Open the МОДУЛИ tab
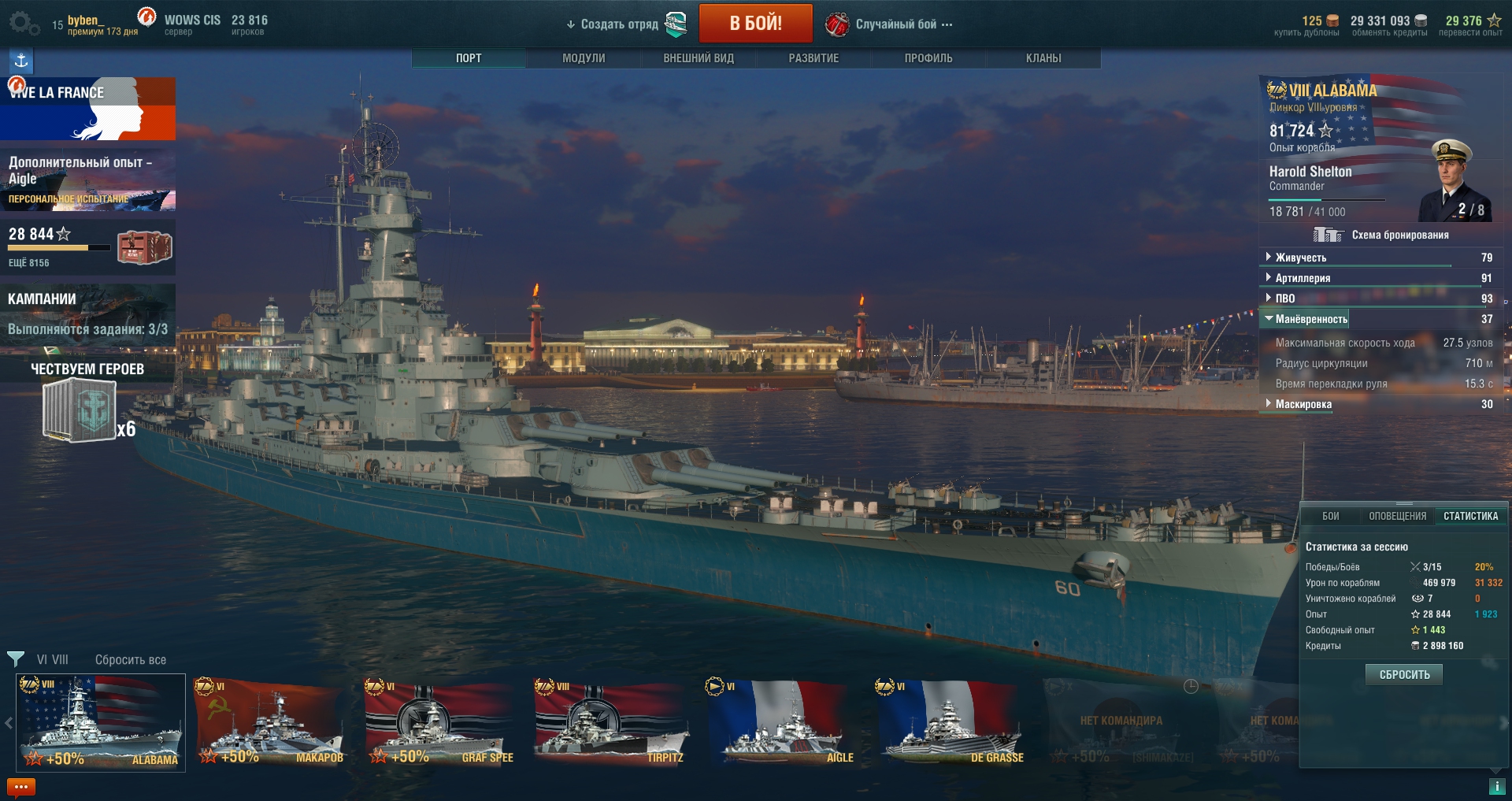This screenshot has height=801, width=1512. click(584, 58)
